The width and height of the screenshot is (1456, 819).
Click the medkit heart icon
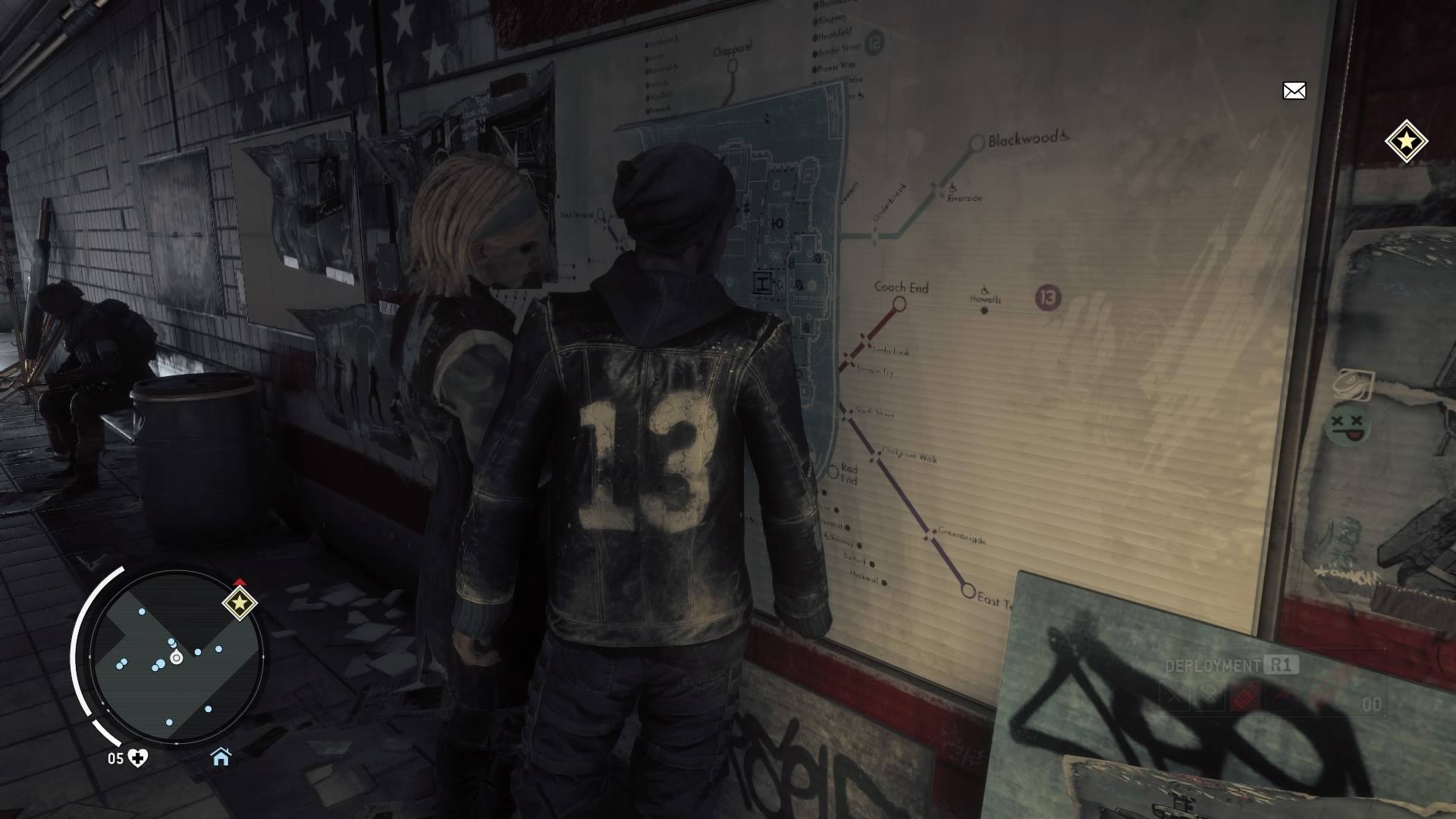pos(138,758)
